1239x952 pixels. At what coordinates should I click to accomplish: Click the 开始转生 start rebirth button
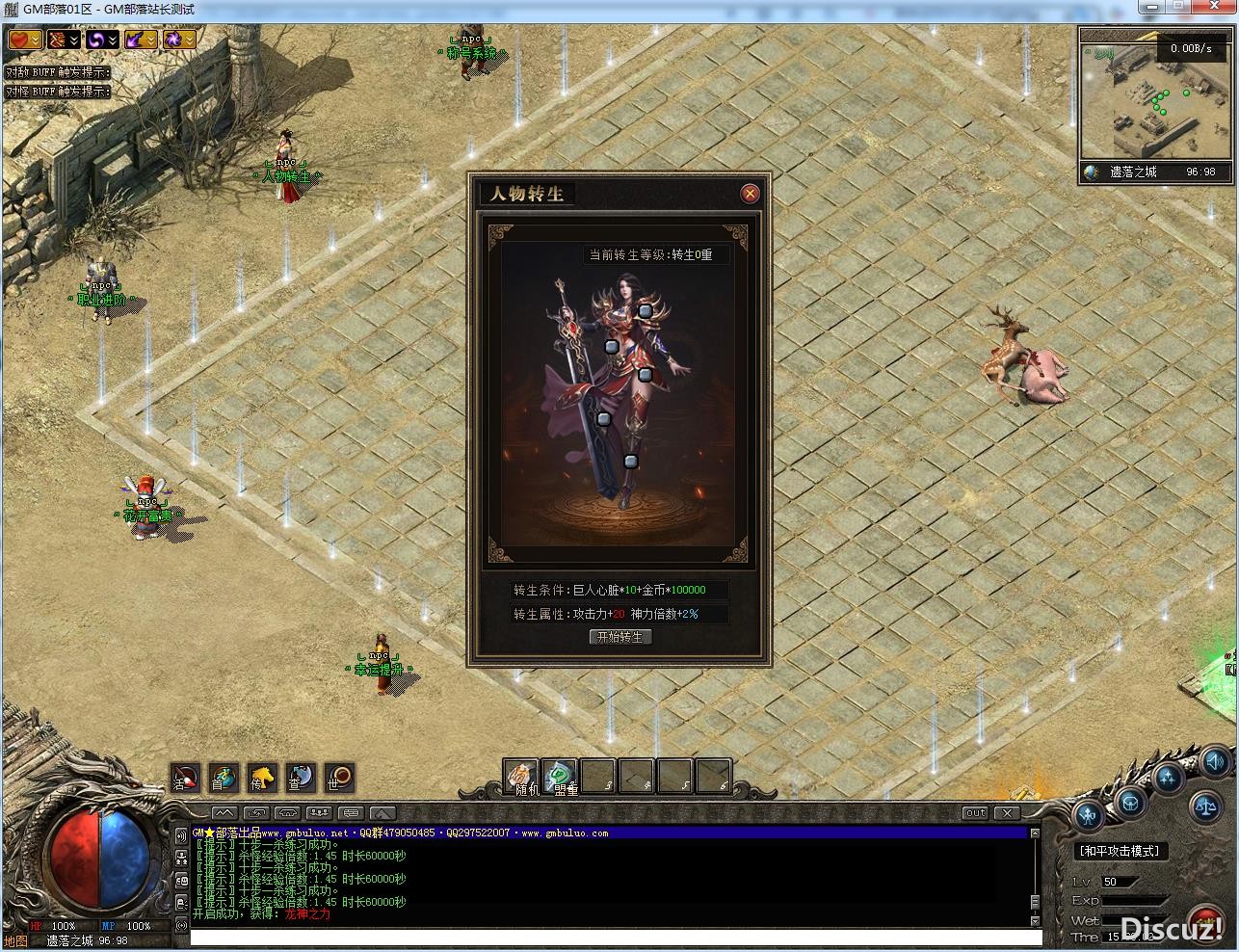click(620, 637)
